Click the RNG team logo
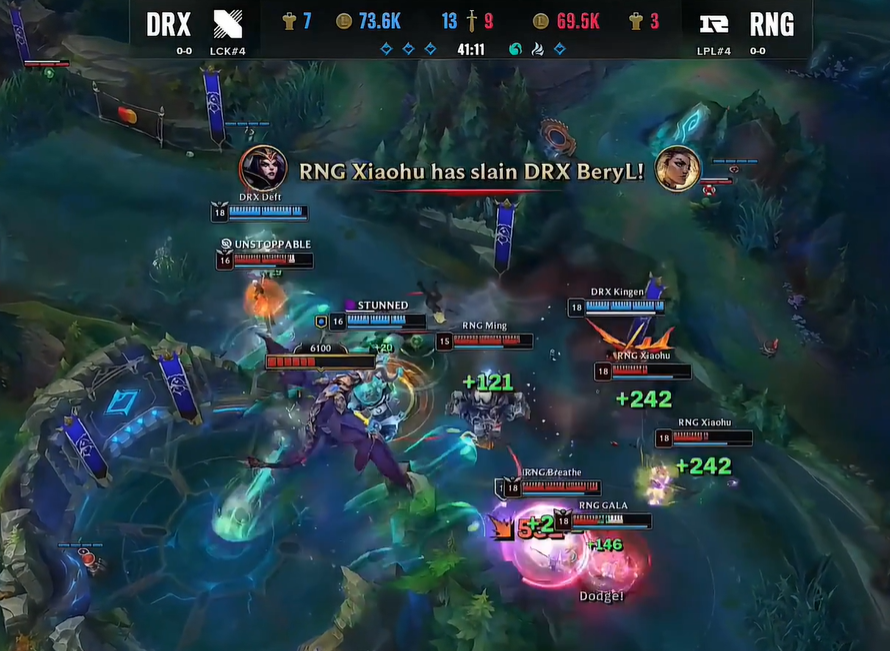Screen dimensions: 890x651 [713, 24]
